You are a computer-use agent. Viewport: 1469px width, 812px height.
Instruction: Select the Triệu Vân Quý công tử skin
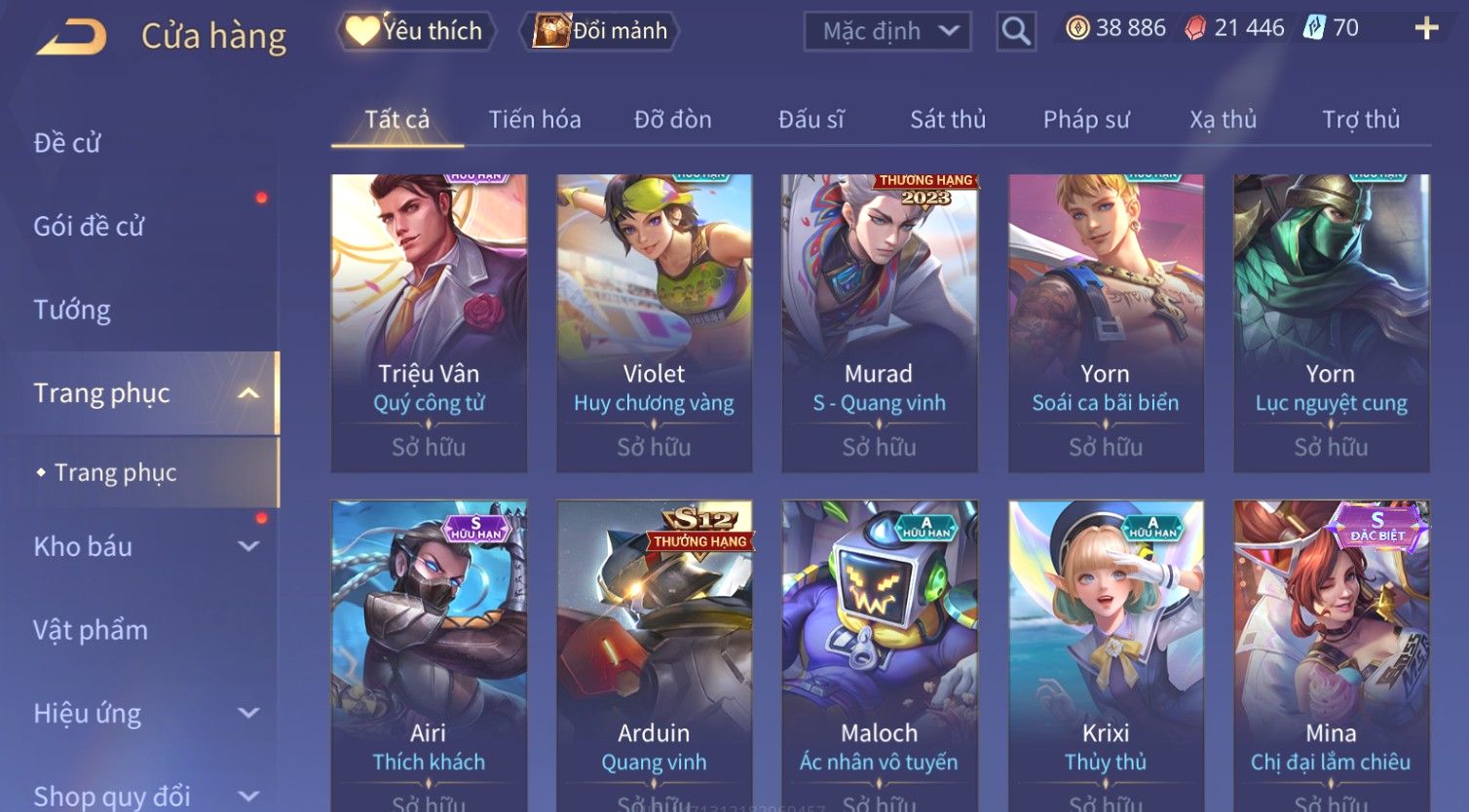tap(429, 322)
